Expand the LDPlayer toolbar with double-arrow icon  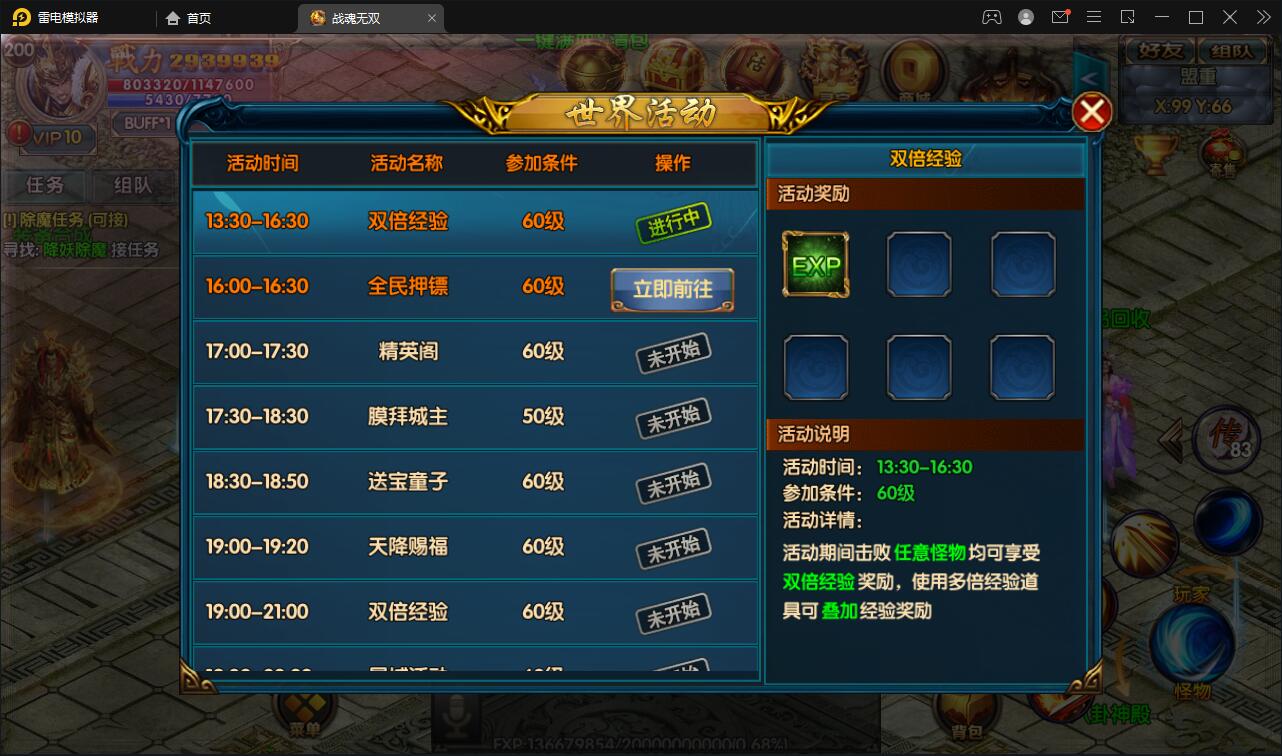[x=1262, y=17]
